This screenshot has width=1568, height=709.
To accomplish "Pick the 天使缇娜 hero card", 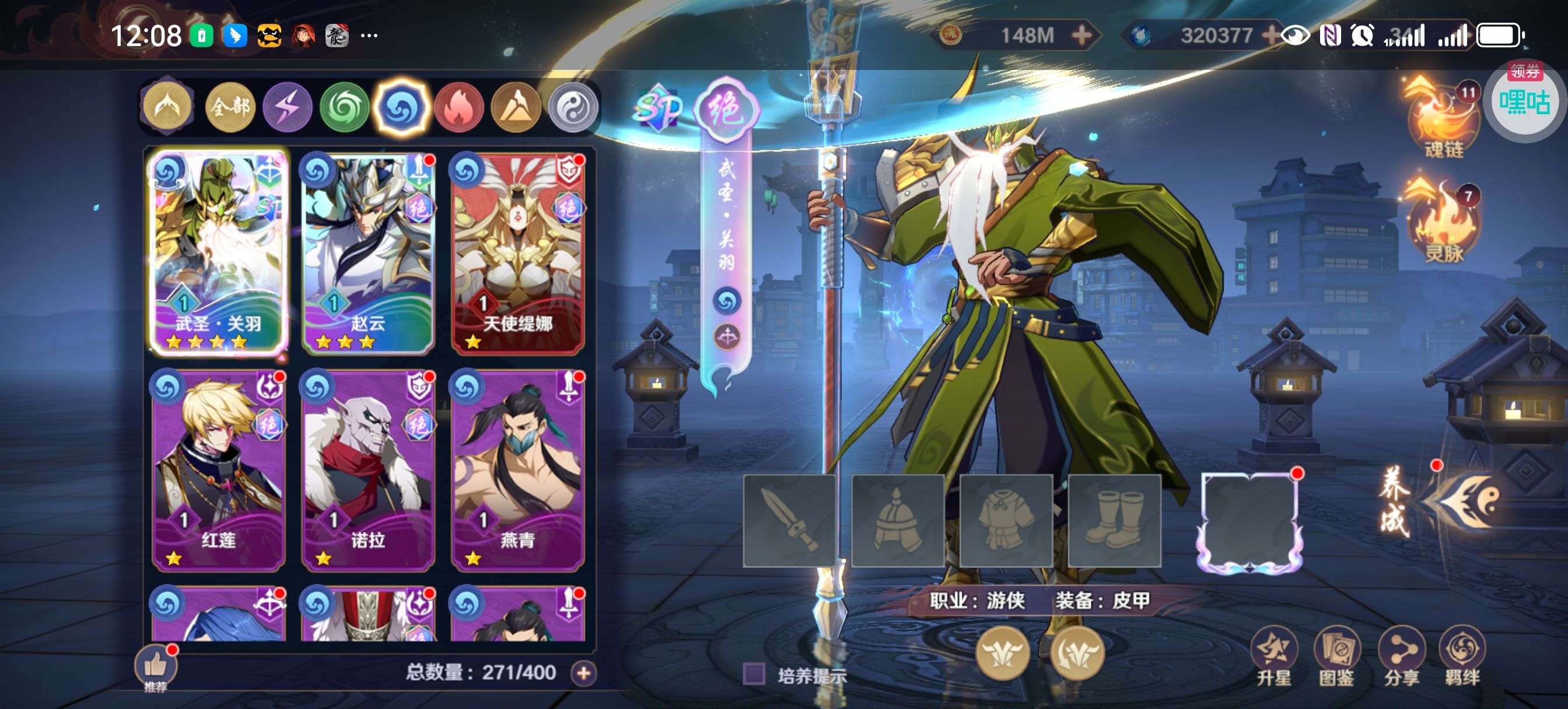I will [517, 253].
